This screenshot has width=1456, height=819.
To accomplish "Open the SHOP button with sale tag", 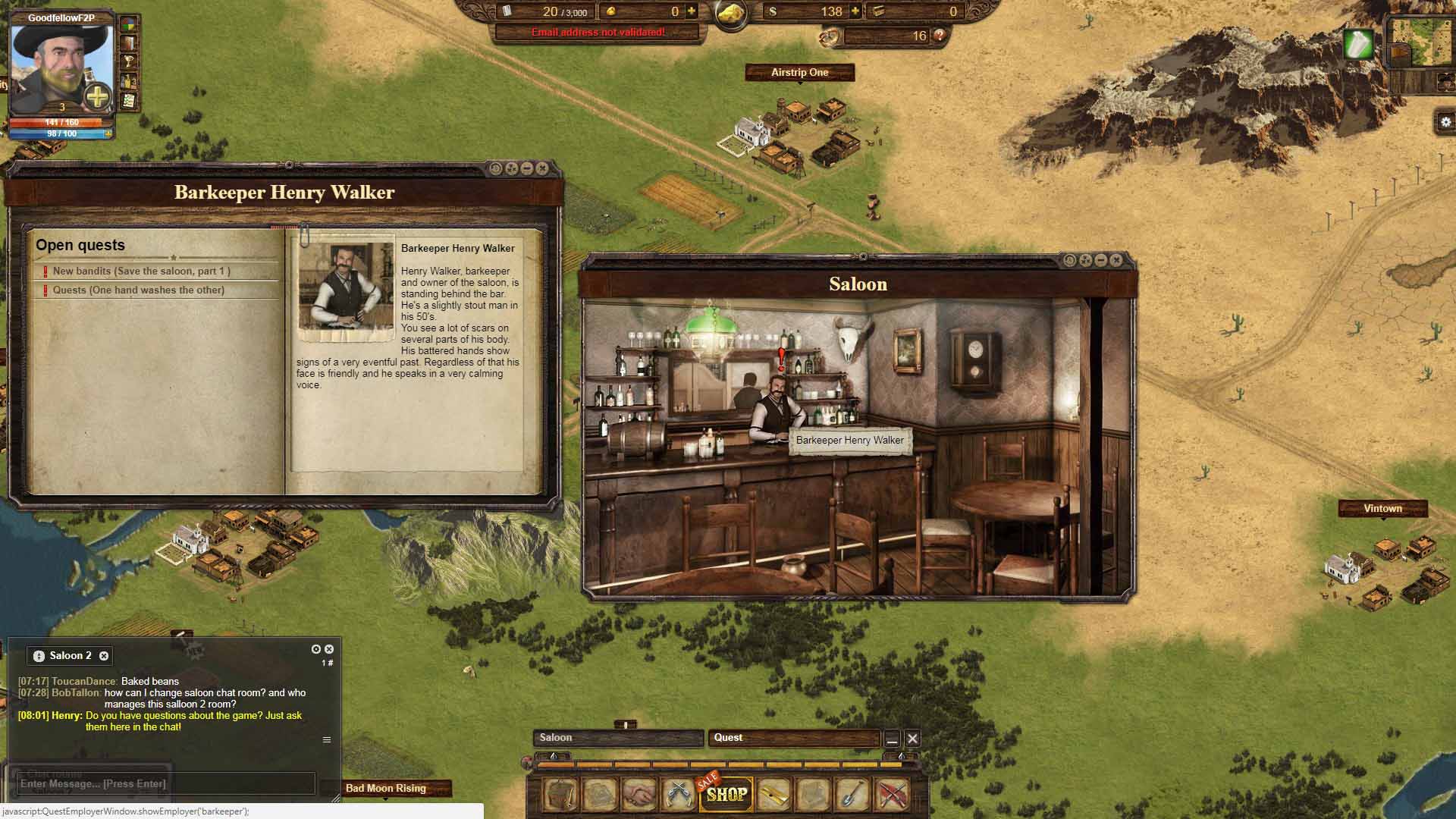I will tap(726, 795).
